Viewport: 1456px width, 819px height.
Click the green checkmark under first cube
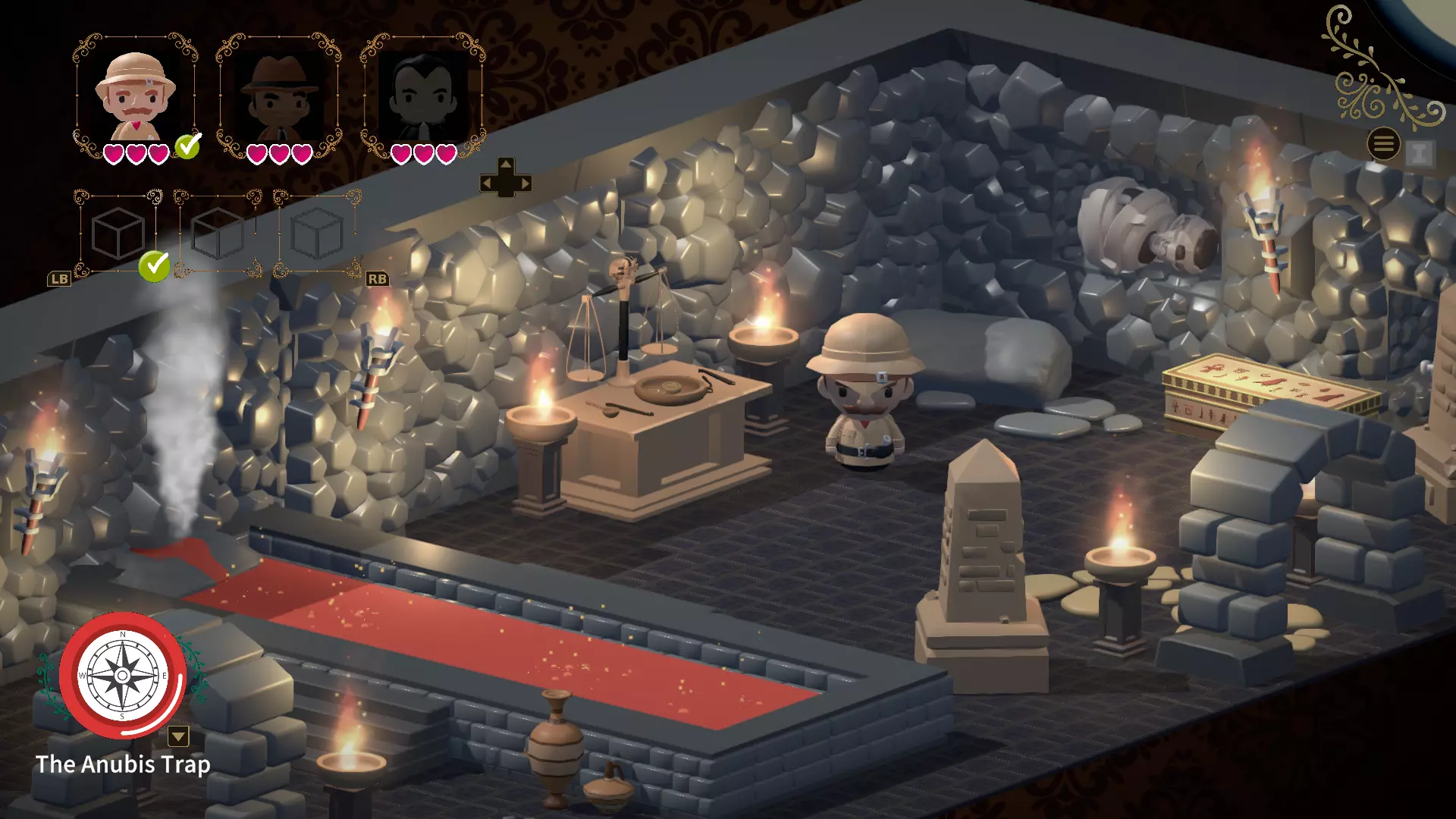[x=153, y=267]
